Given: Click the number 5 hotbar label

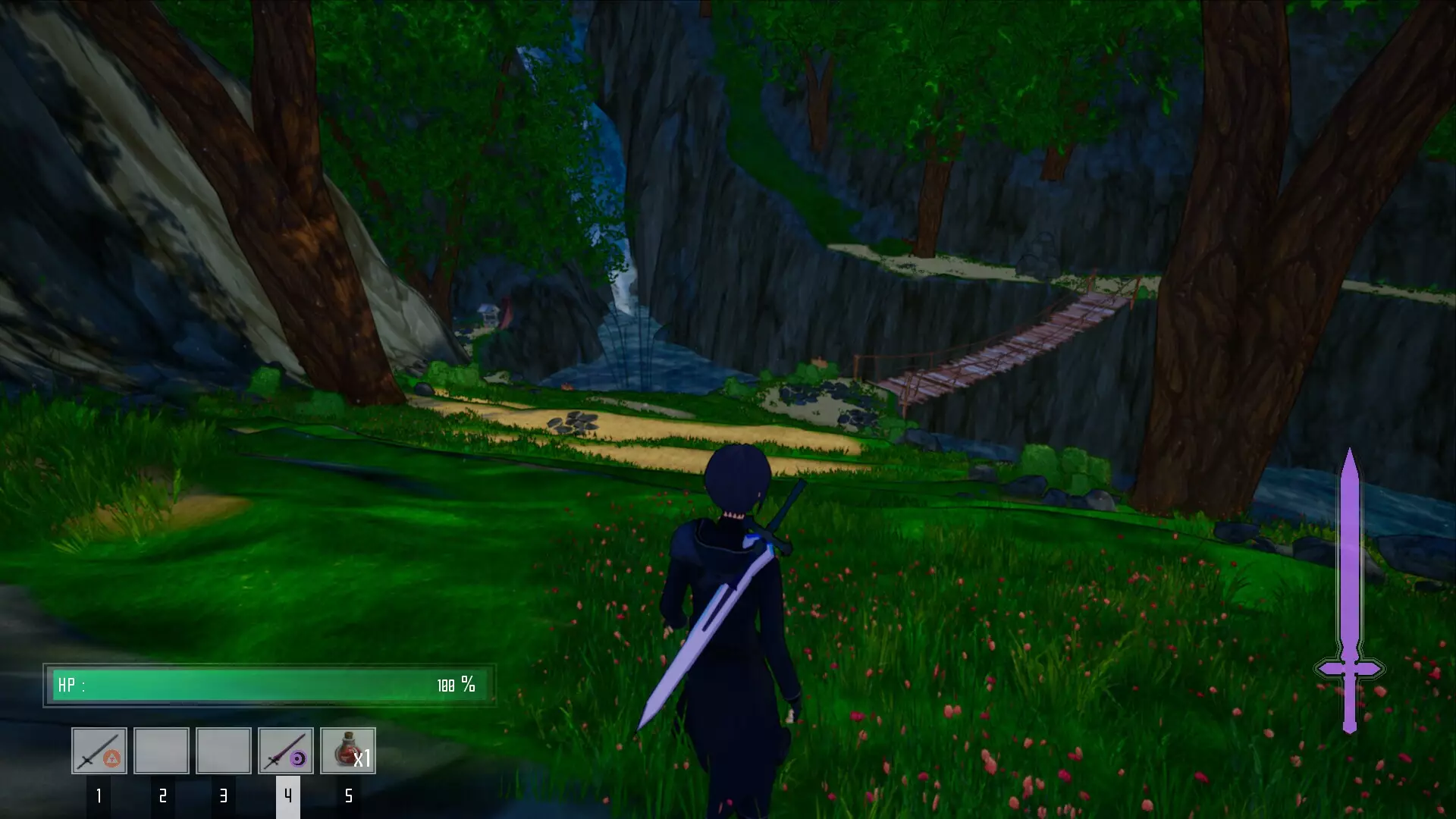Looking at the screenshot, I should point(349,797).
